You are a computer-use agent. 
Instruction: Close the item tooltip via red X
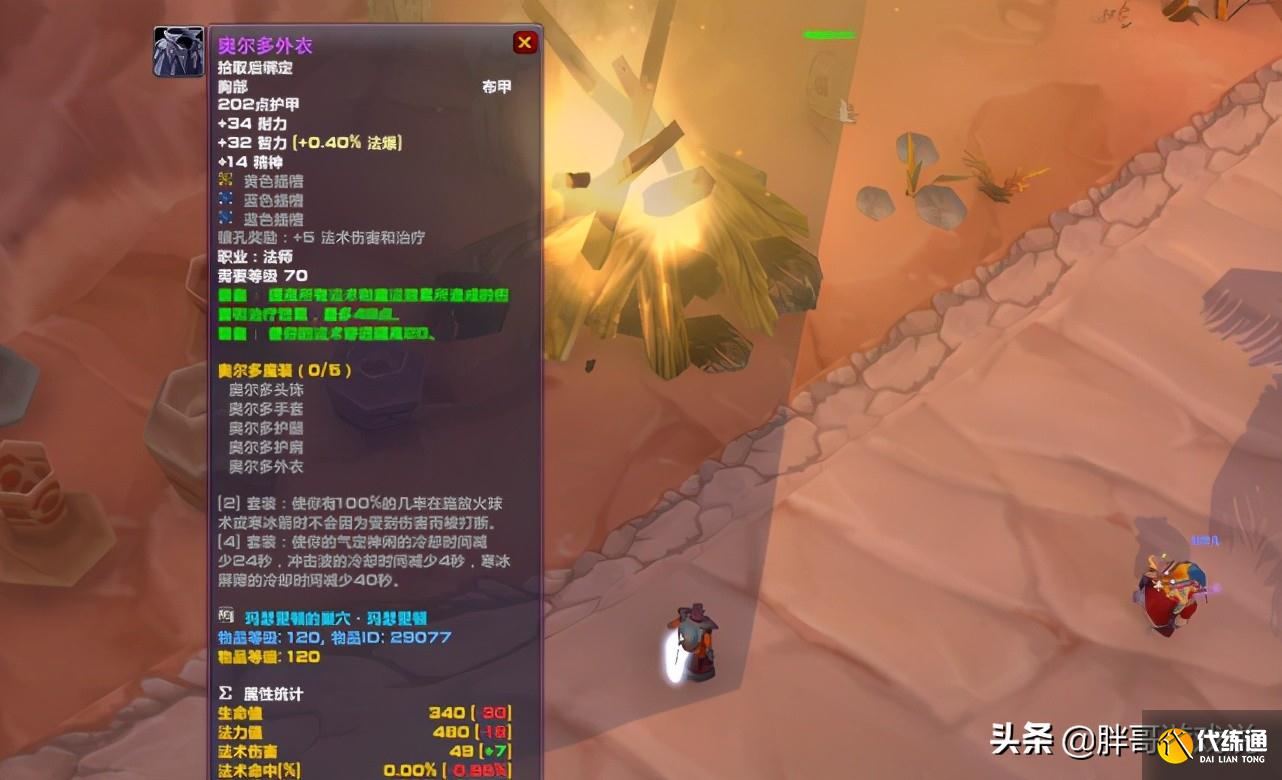[524, 42]
